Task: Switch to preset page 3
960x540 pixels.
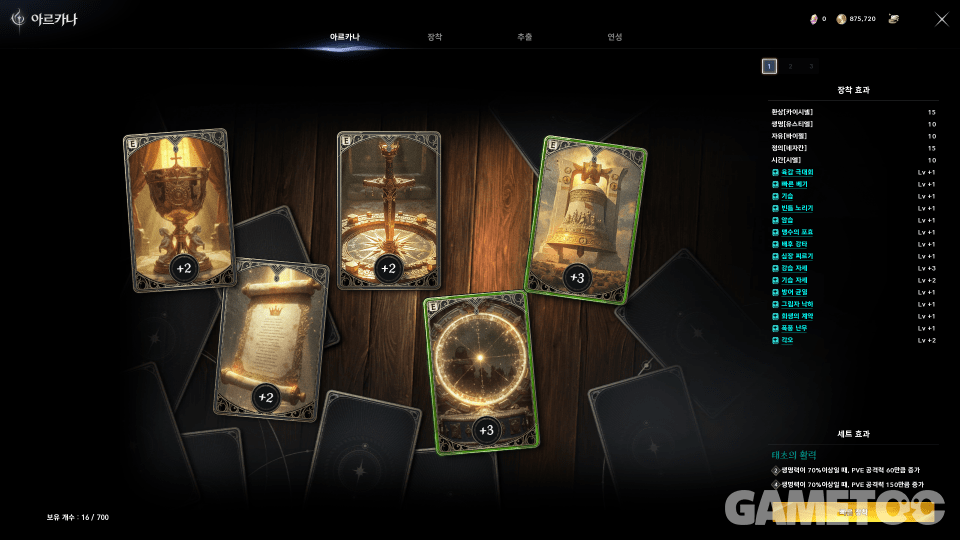Action: tap(811, 66)
